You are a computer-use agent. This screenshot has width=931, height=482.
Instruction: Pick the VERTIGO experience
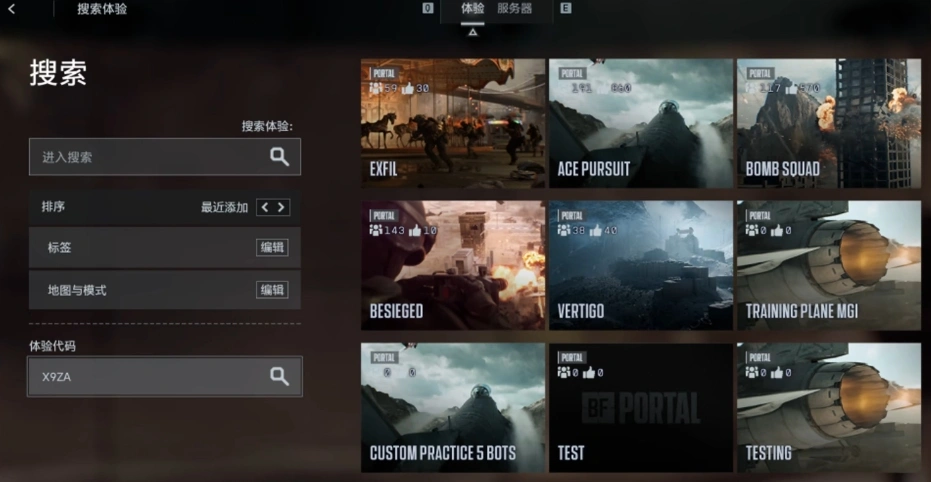(x=640, y=265)
